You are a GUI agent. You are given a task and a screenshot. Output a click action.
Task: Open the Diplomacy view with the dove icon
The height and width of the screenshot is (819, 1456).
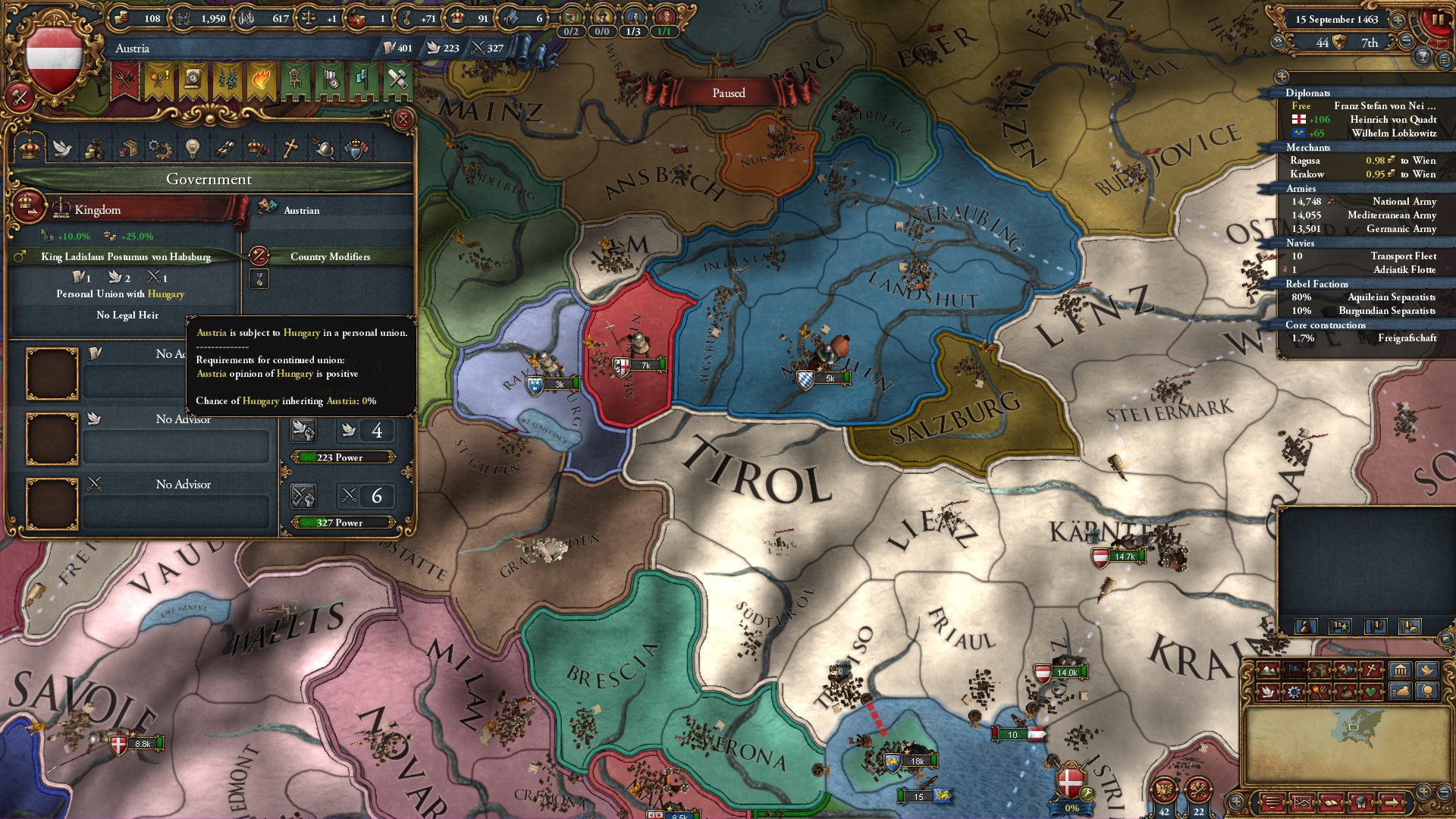click(62, 148)
